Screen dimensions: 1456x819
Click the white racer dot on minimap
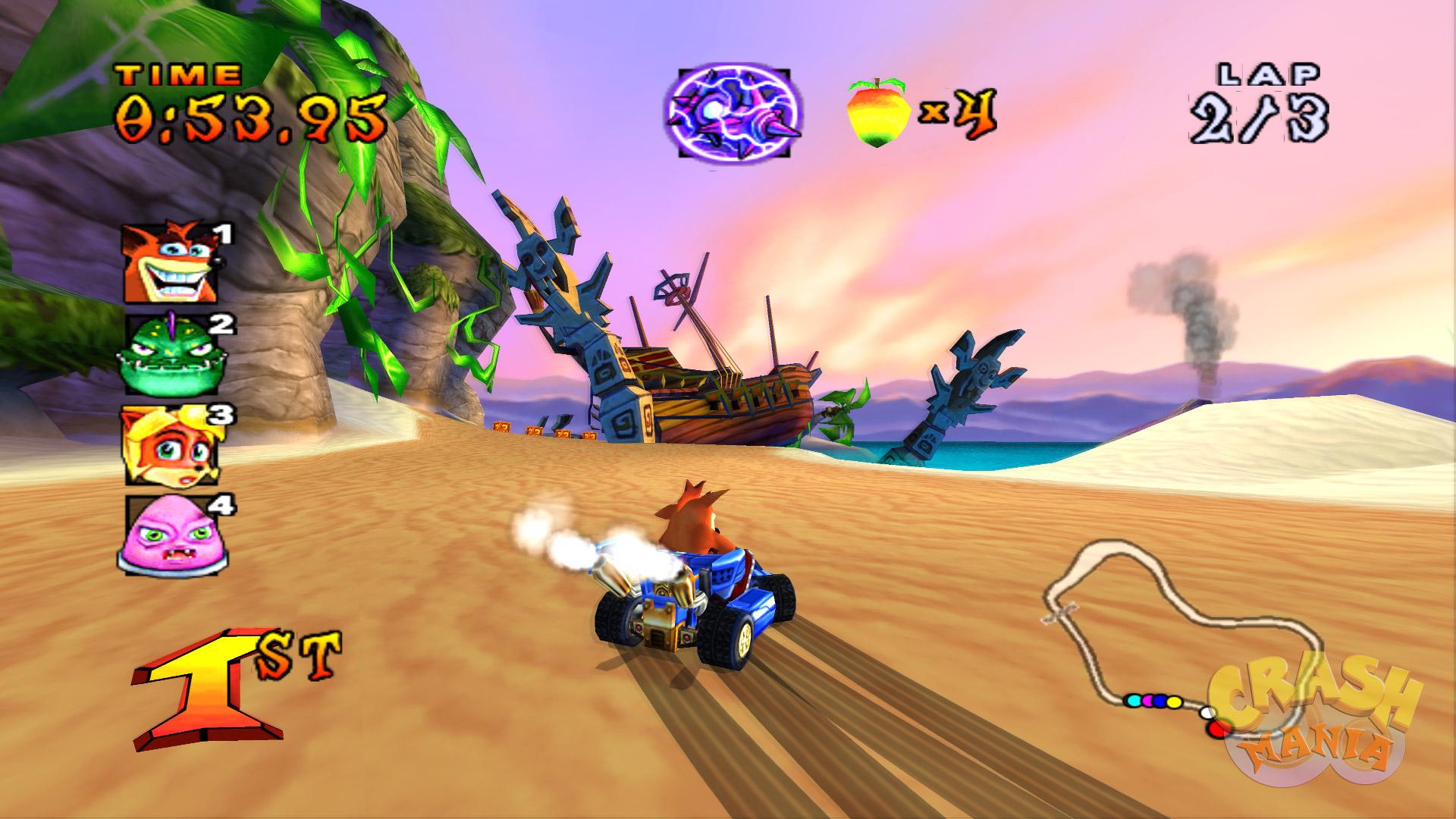tap(1207, 713)
